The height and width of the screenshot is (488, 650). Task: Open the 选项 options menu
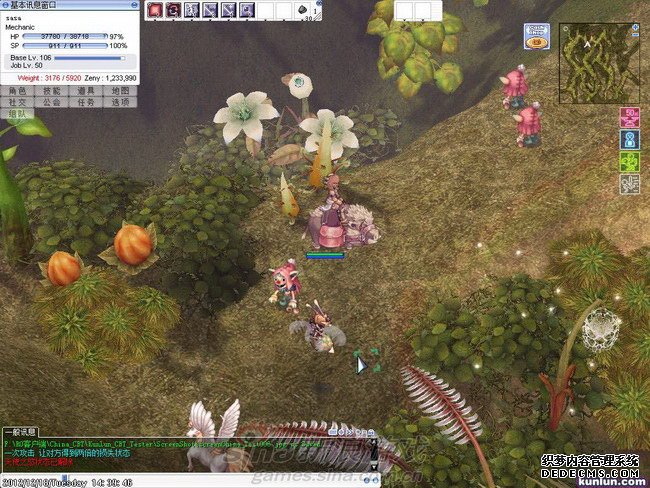tap(121, 102)
